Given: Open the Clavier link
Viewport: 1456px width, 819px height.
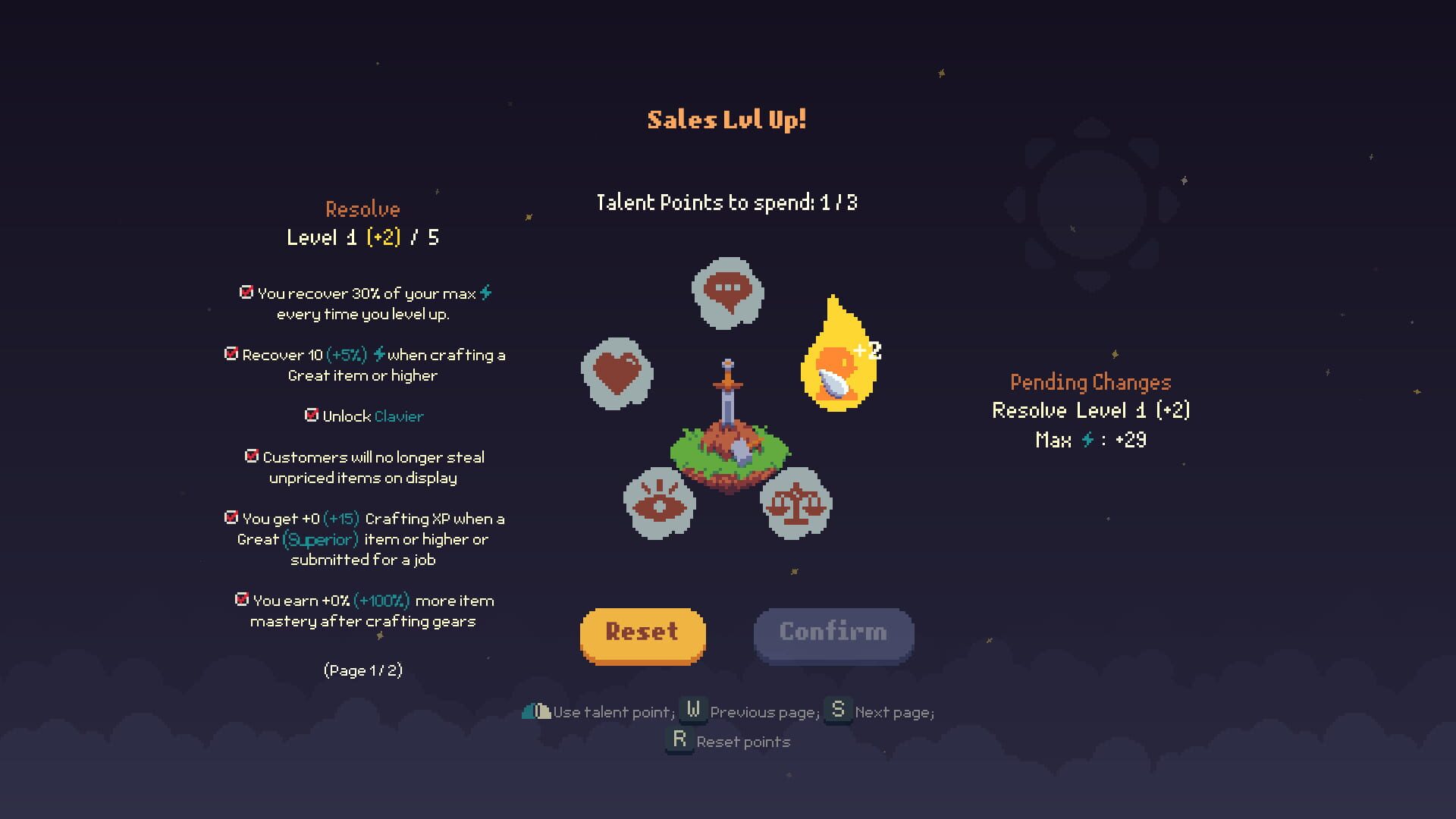Looking at the screenshot, I should (398, 416).
